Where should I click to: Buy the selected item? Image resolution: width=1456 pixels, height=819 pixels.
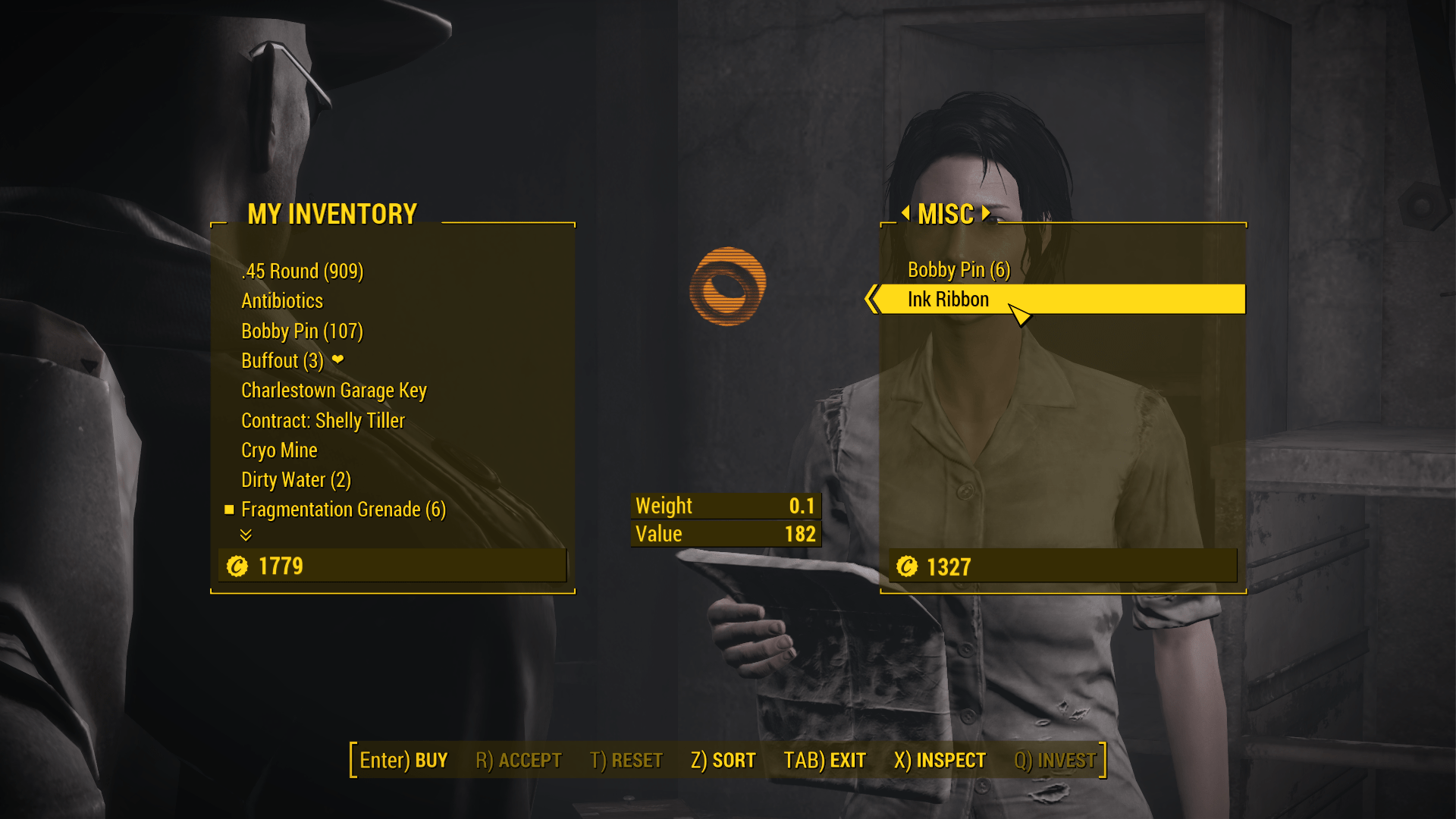pos(403,761)
